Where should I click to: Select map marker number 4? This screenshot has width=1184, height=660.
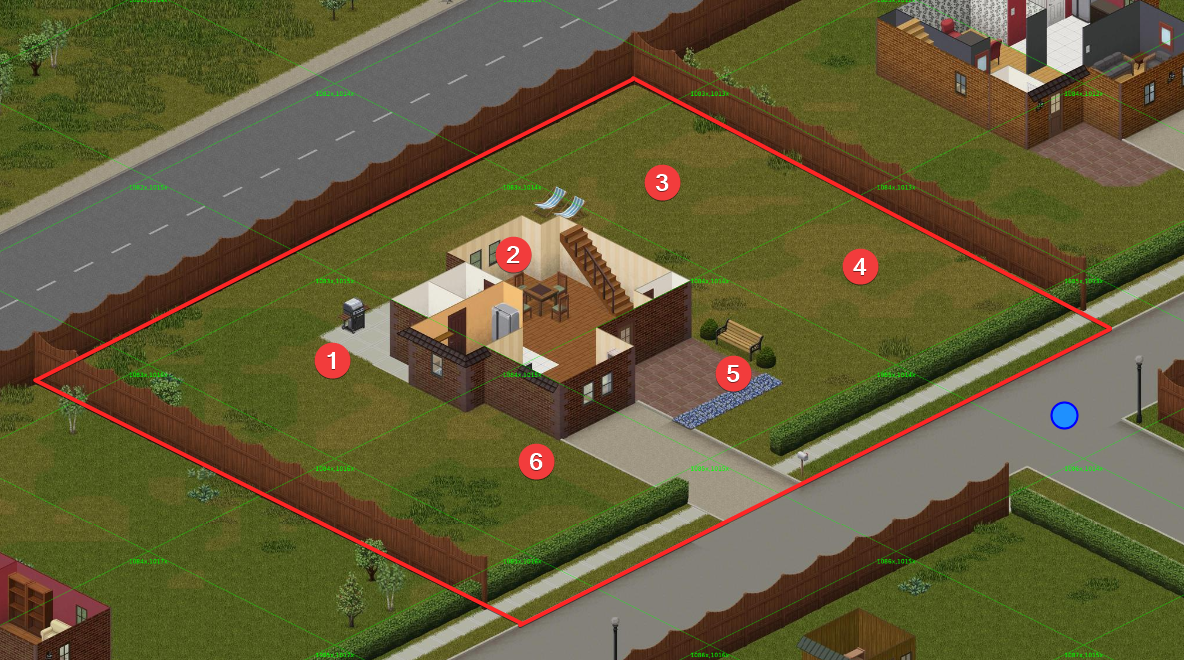[x=860, y=267]
